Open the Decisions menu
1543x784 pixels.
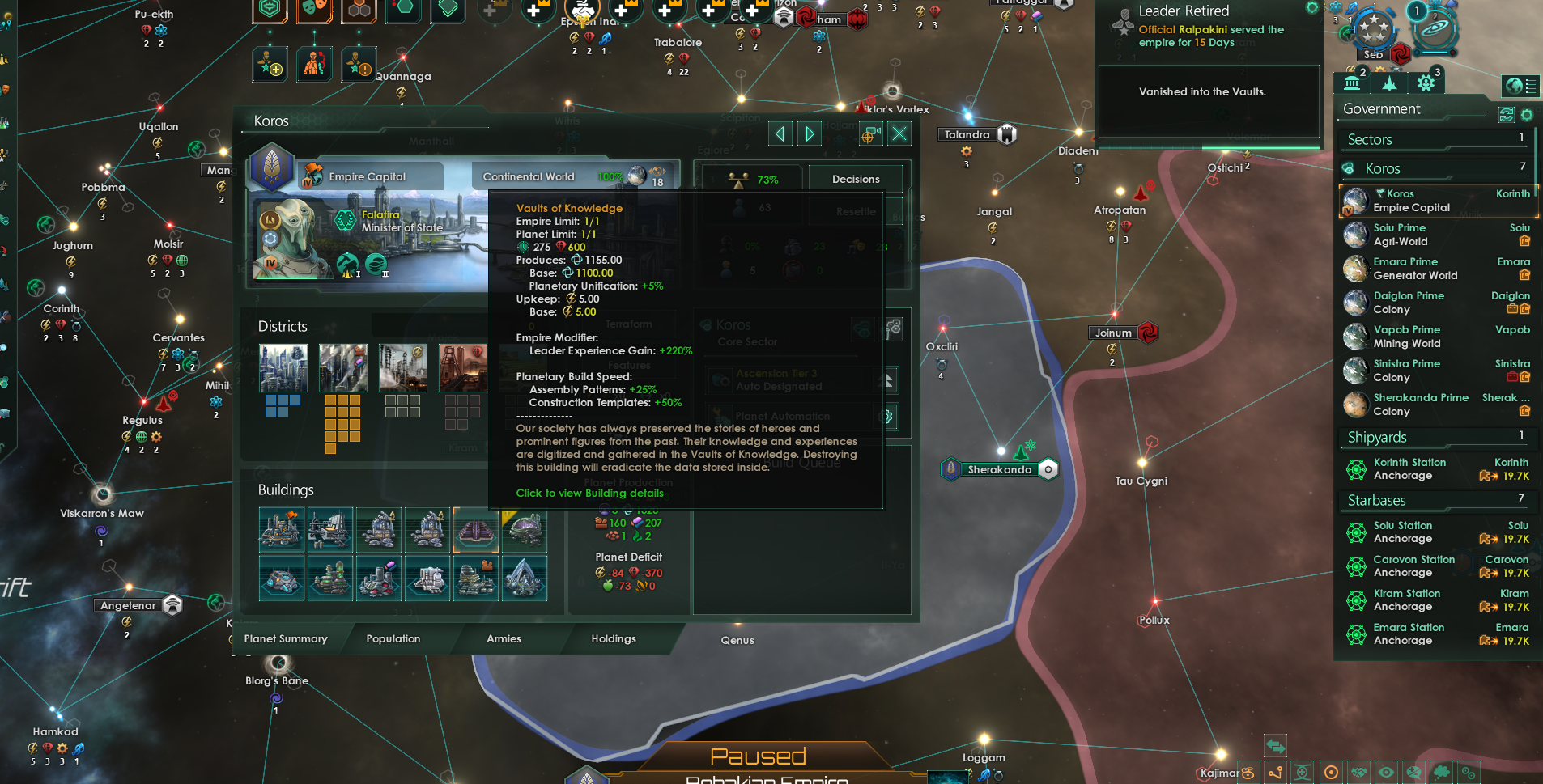855,179
